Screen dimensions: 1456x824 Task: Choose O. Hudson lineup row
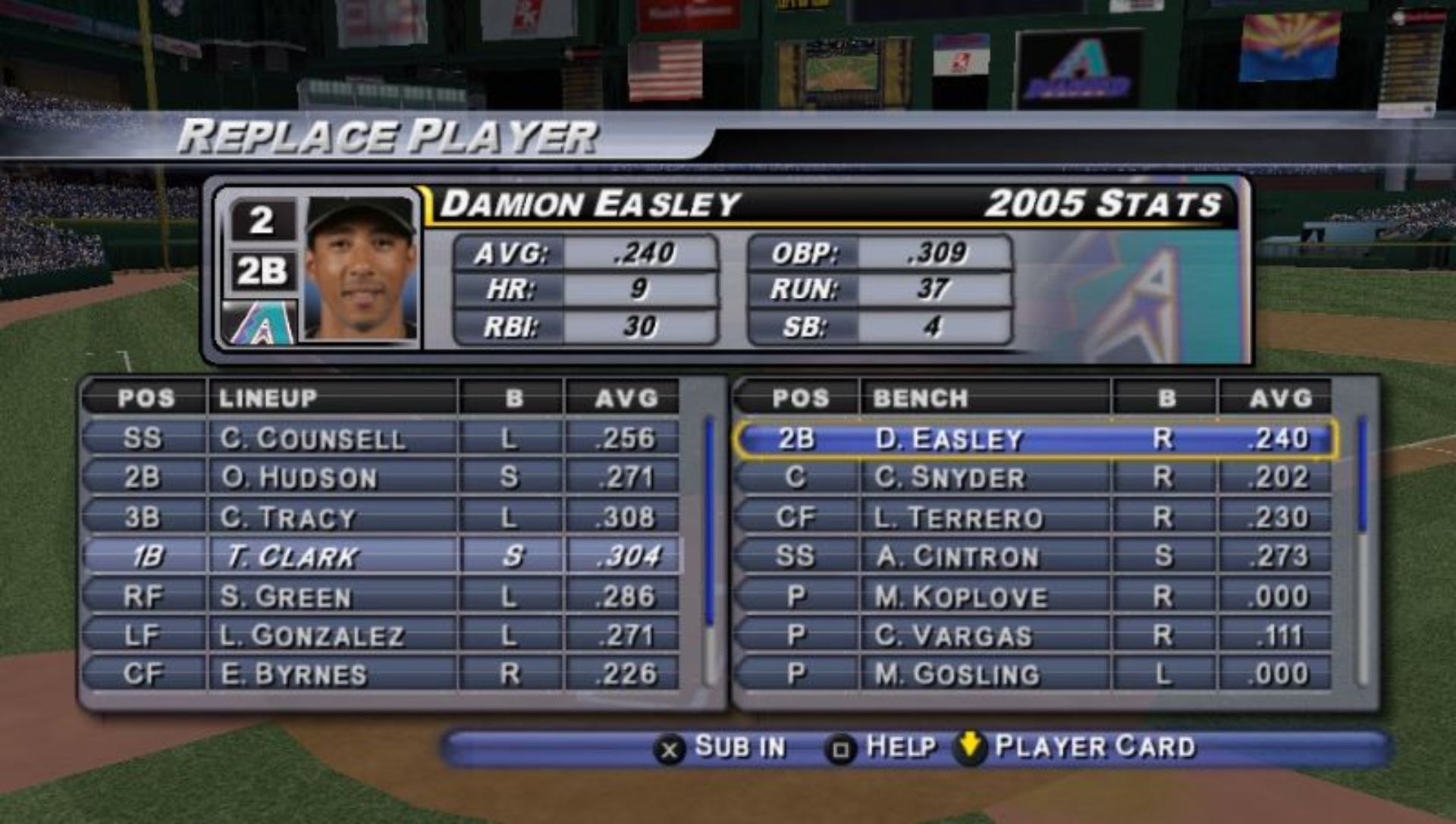pos(299,478)
